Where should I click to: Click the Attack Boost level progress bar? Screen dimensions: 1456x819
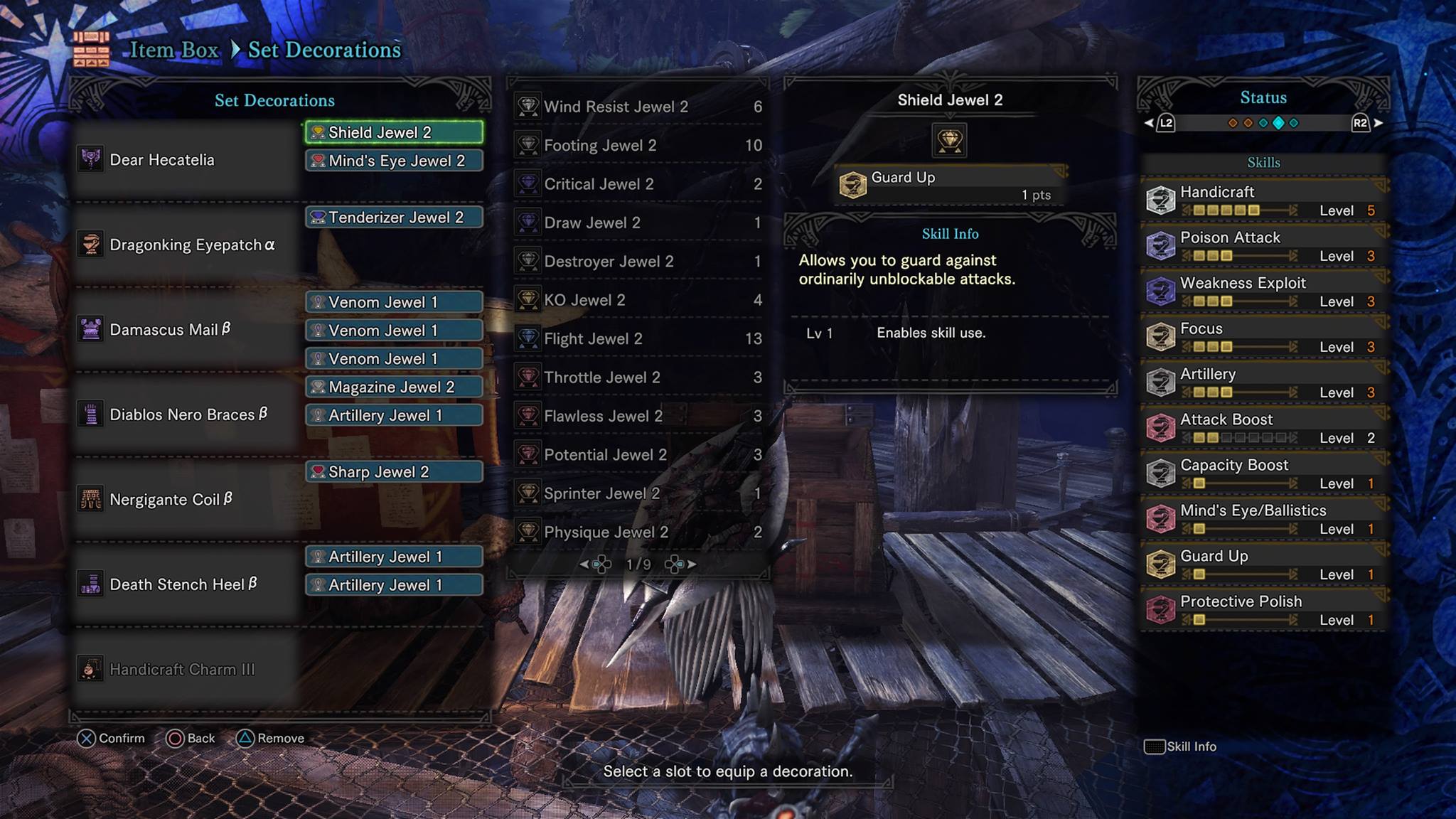1237,438
